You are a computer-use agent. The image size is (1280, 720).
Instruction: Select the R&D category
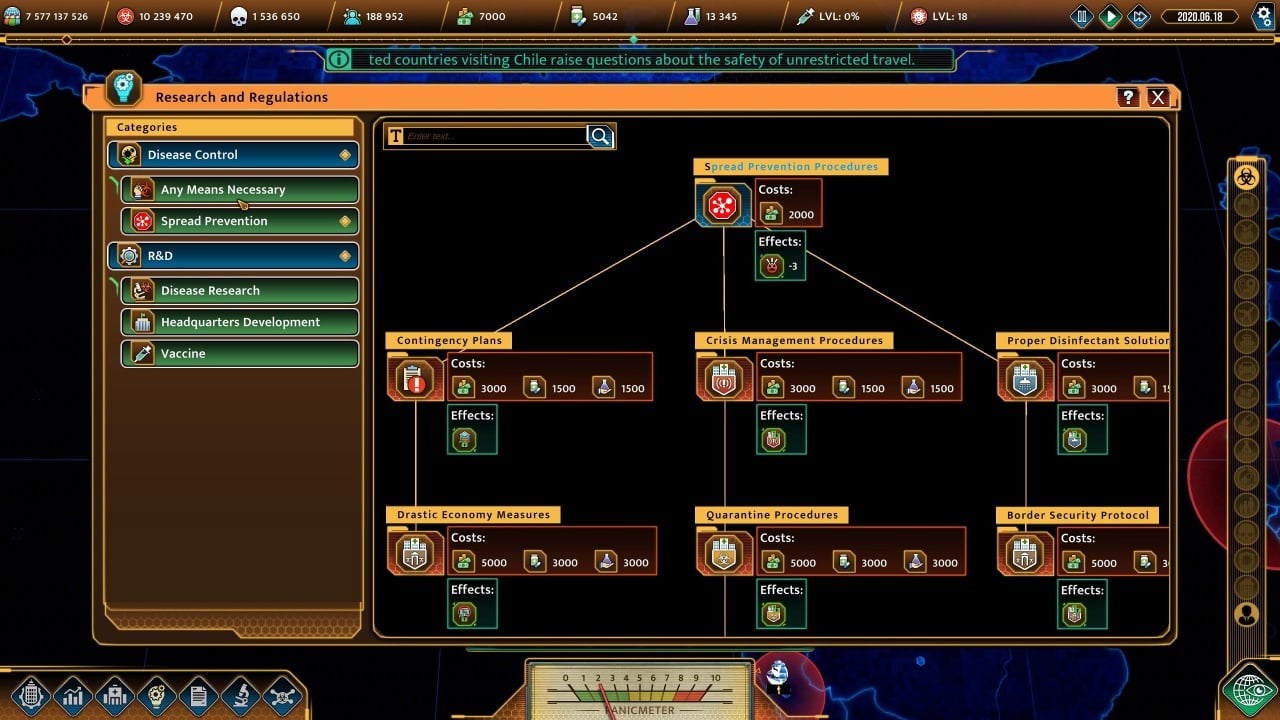tap(233, 256)
